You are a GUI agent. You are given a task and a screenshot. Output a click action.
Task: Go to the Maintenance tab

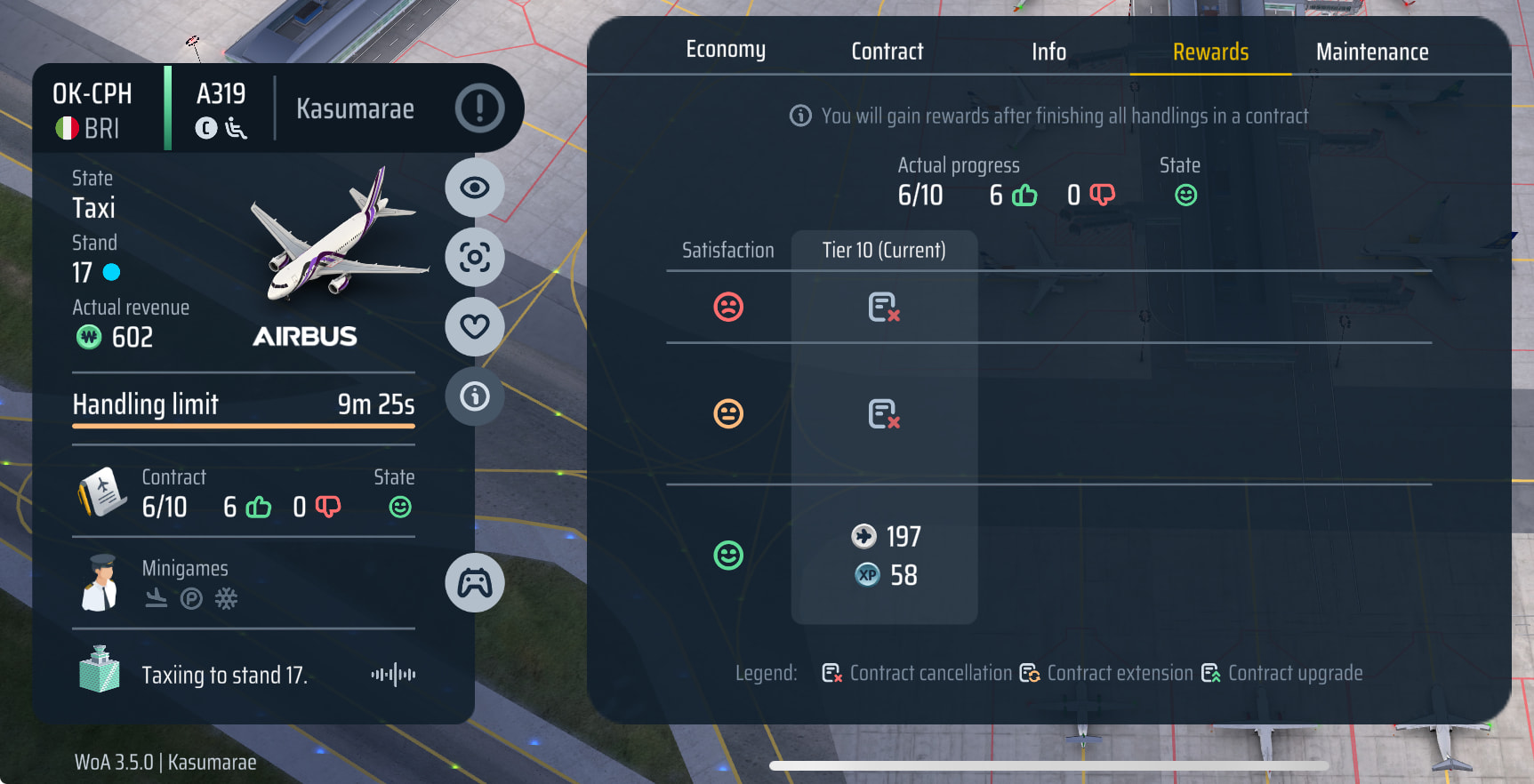tap(1372, 52)
